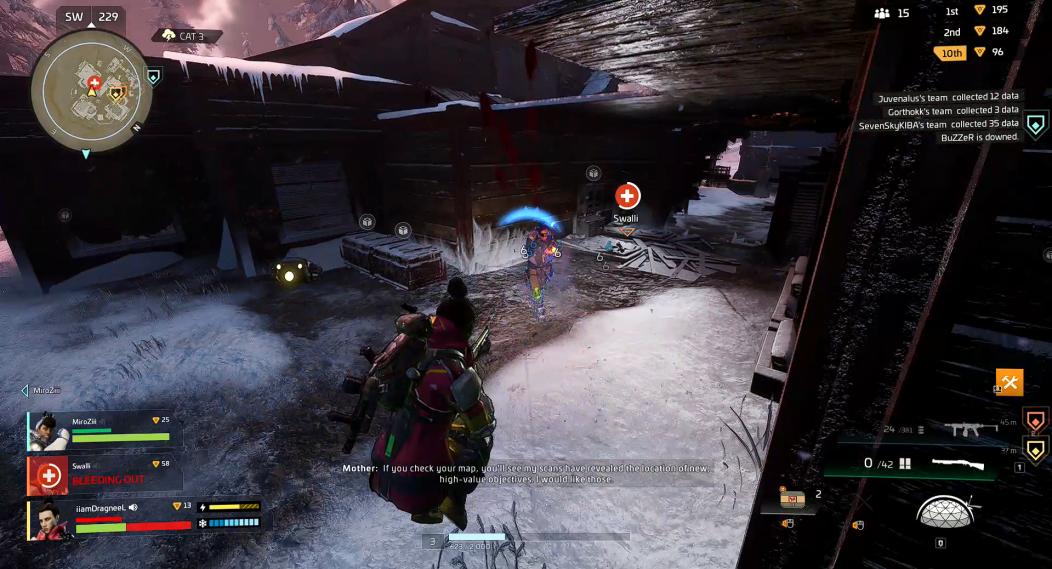Click the players remaining counter icon

coord(881,13)
